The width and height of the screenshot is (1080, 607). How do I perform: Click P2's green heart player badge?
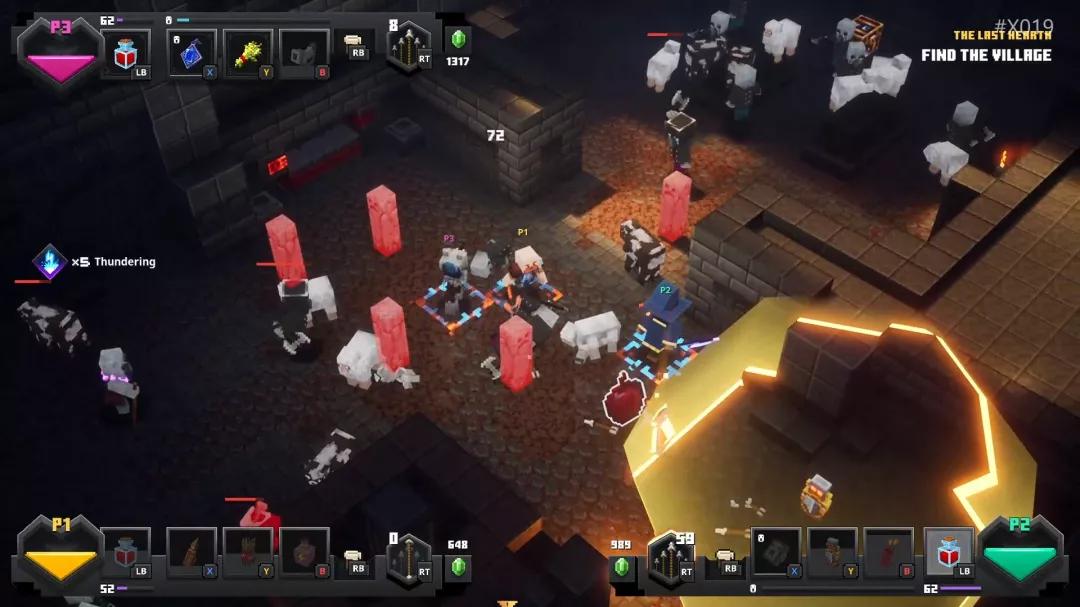point(1019,555)
